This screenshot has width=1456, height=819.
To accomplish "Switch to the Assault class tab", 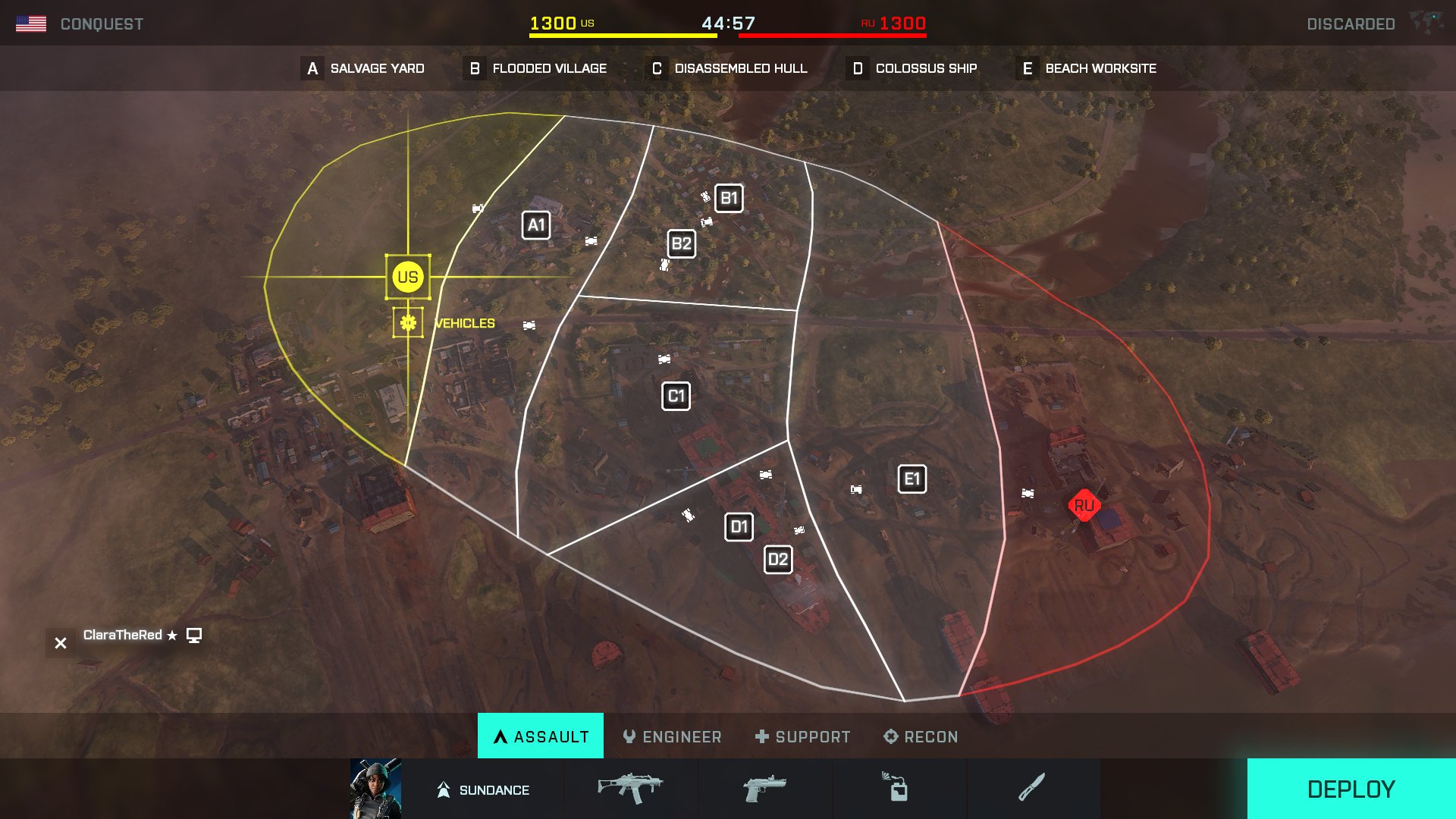I will (541, 736).
